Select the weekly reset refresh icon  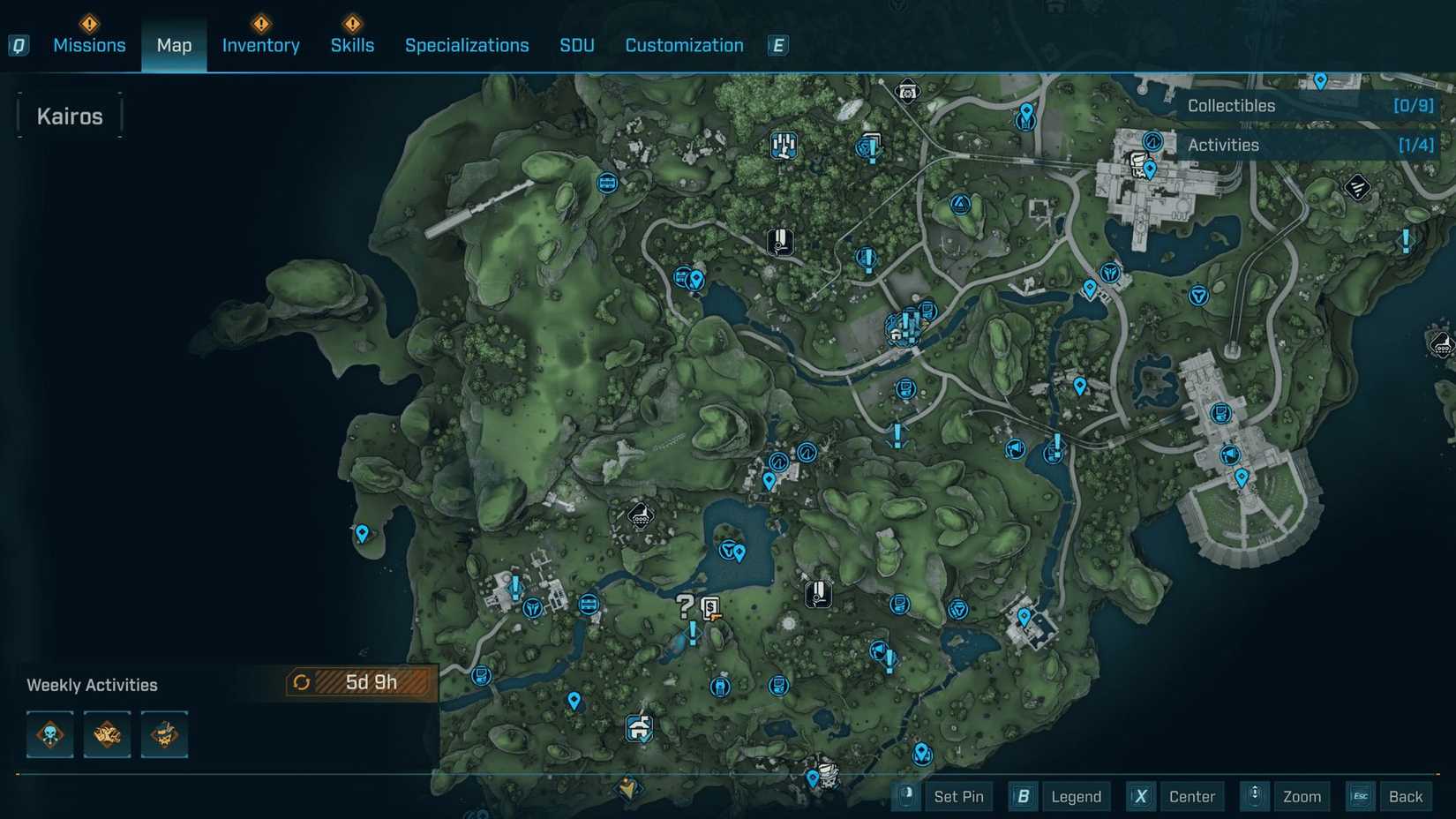coord(303,681)
